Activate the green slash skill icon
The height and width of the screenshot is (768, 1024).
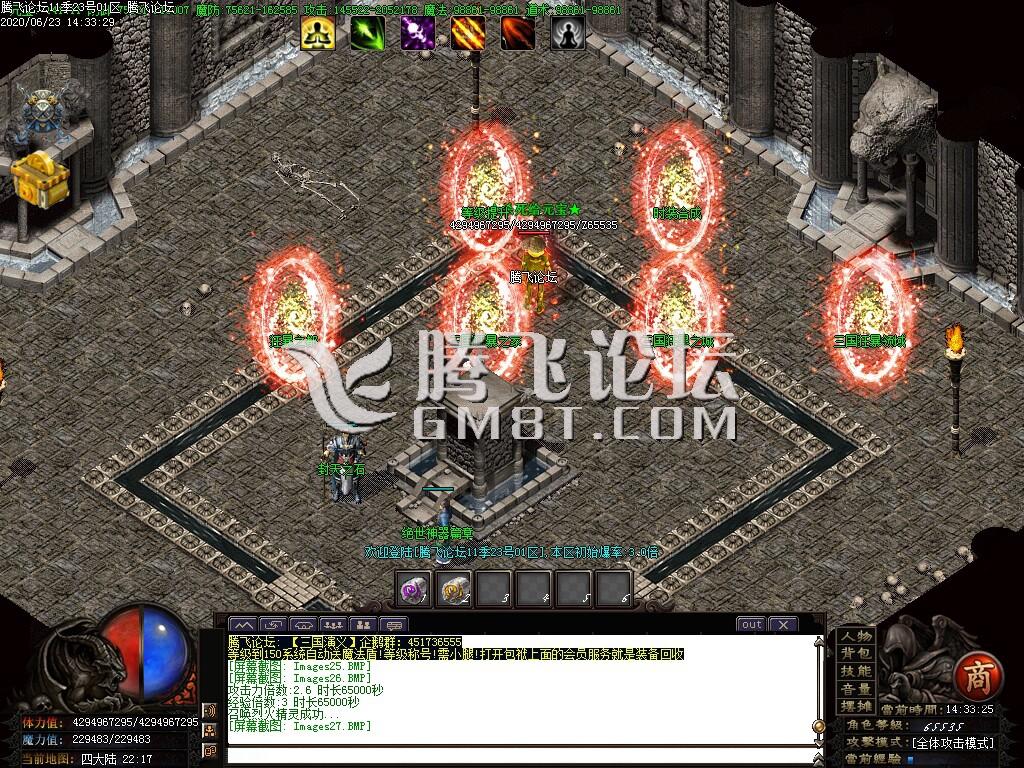[x=367, y=33]
